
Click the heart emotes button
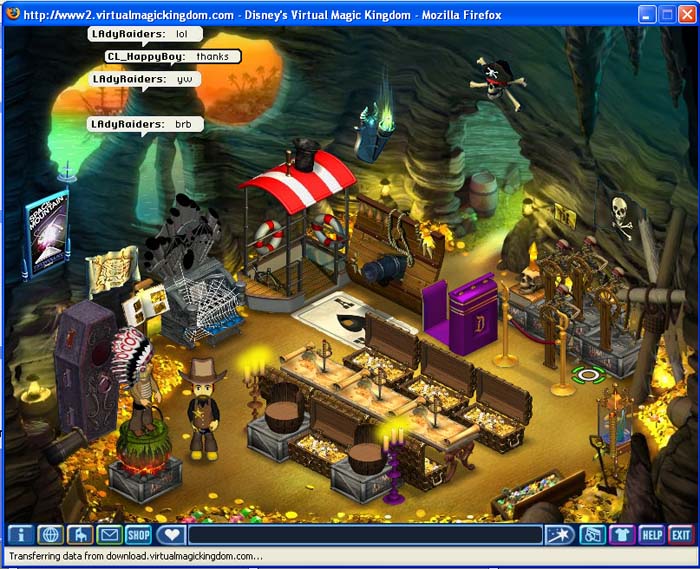[171, 535]
